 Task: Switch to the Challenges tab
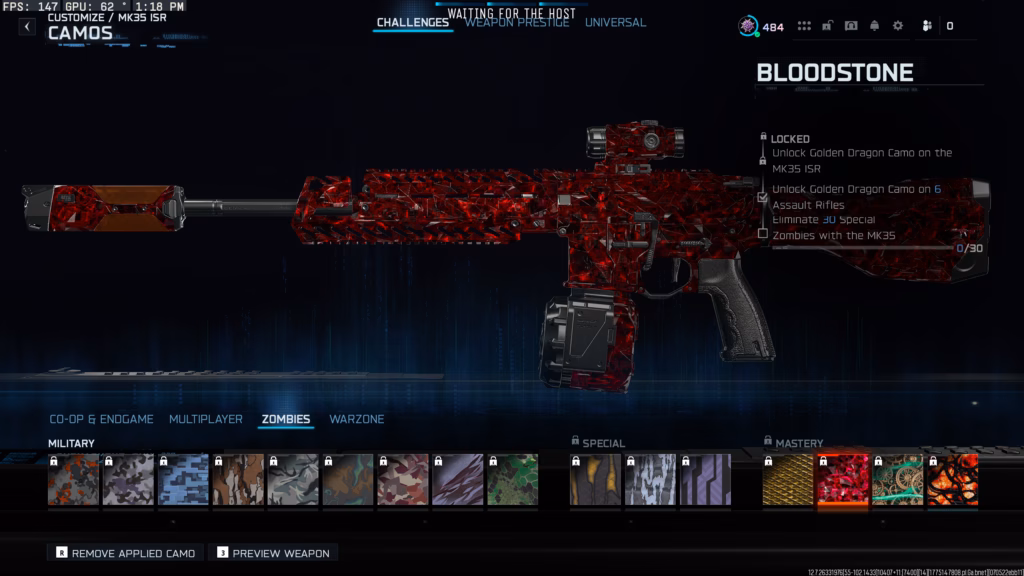(412, 23)
